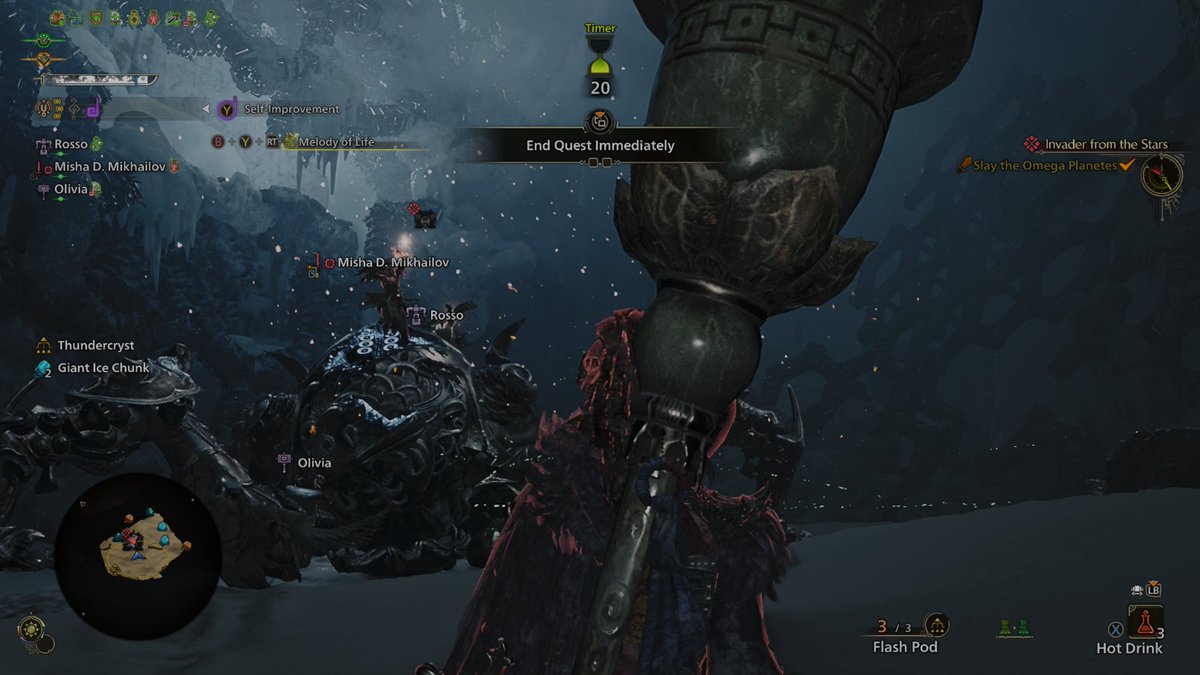Viewport: 1200px width, 675px height.
Task: Select the Giant Ice Chunk entry
Action: 103,368
